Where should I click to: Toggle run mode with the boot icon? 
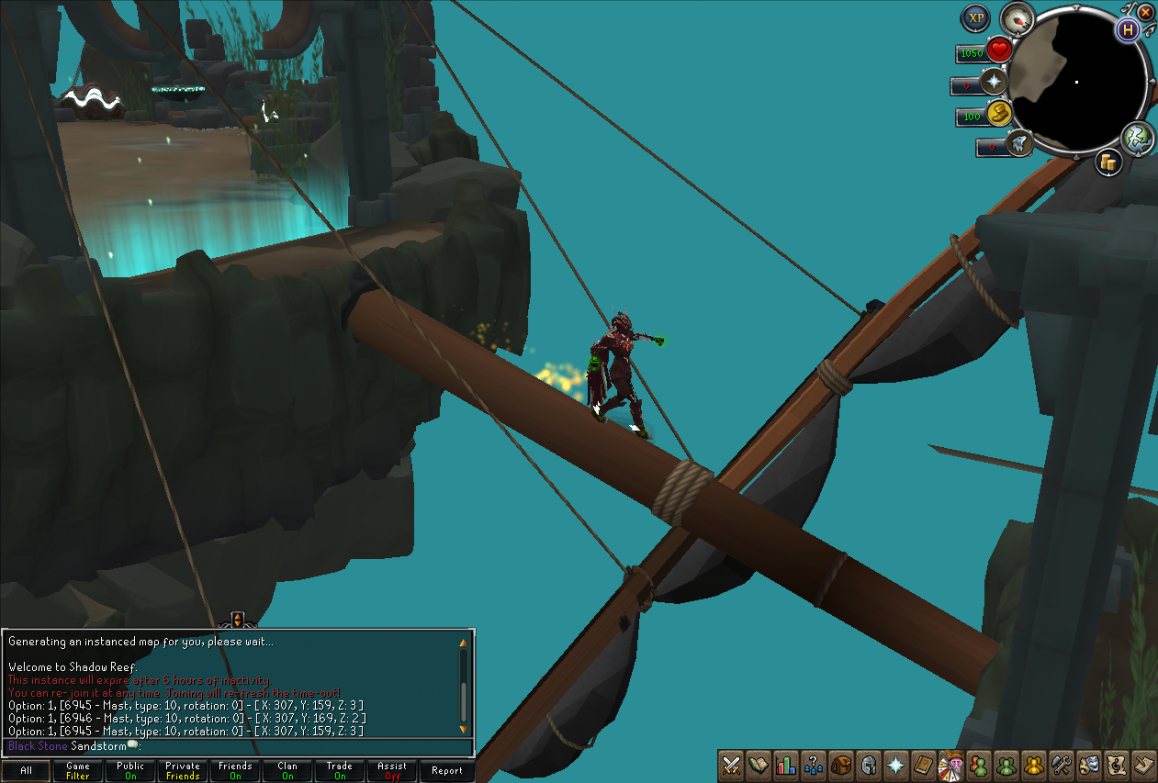998,114
